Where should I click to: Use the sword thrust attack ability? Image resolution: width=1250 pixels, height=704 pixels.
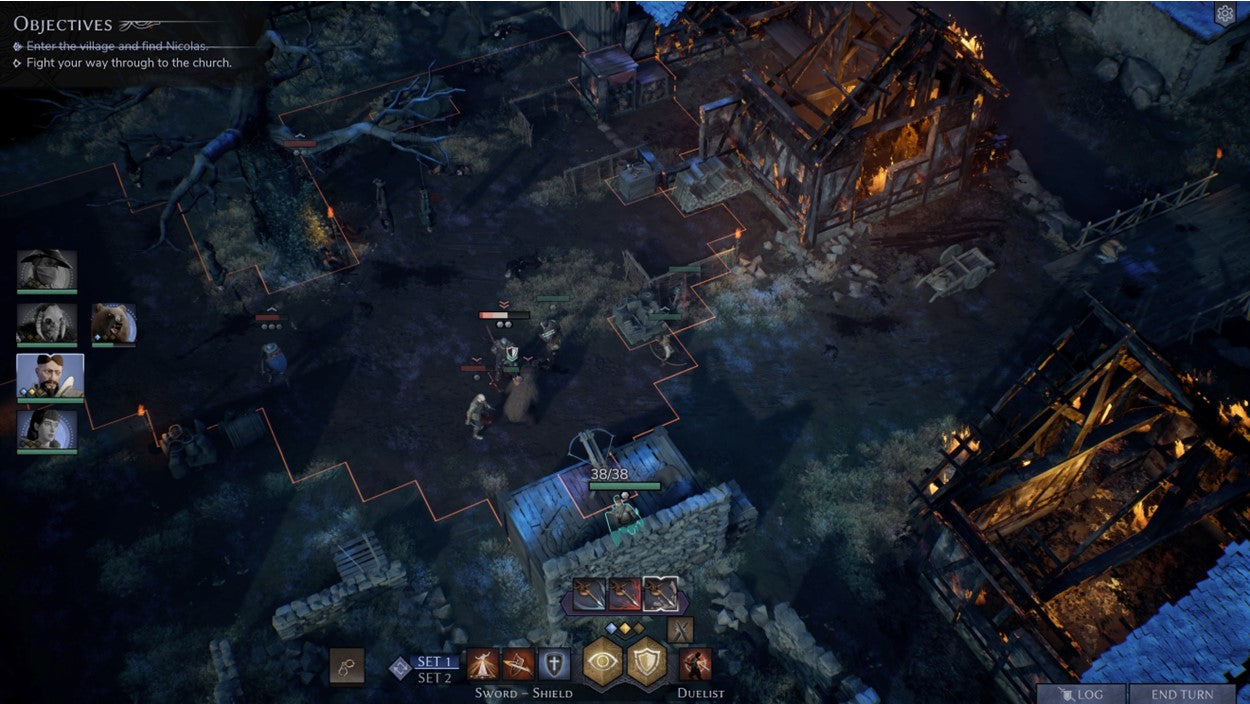(518, 664)
